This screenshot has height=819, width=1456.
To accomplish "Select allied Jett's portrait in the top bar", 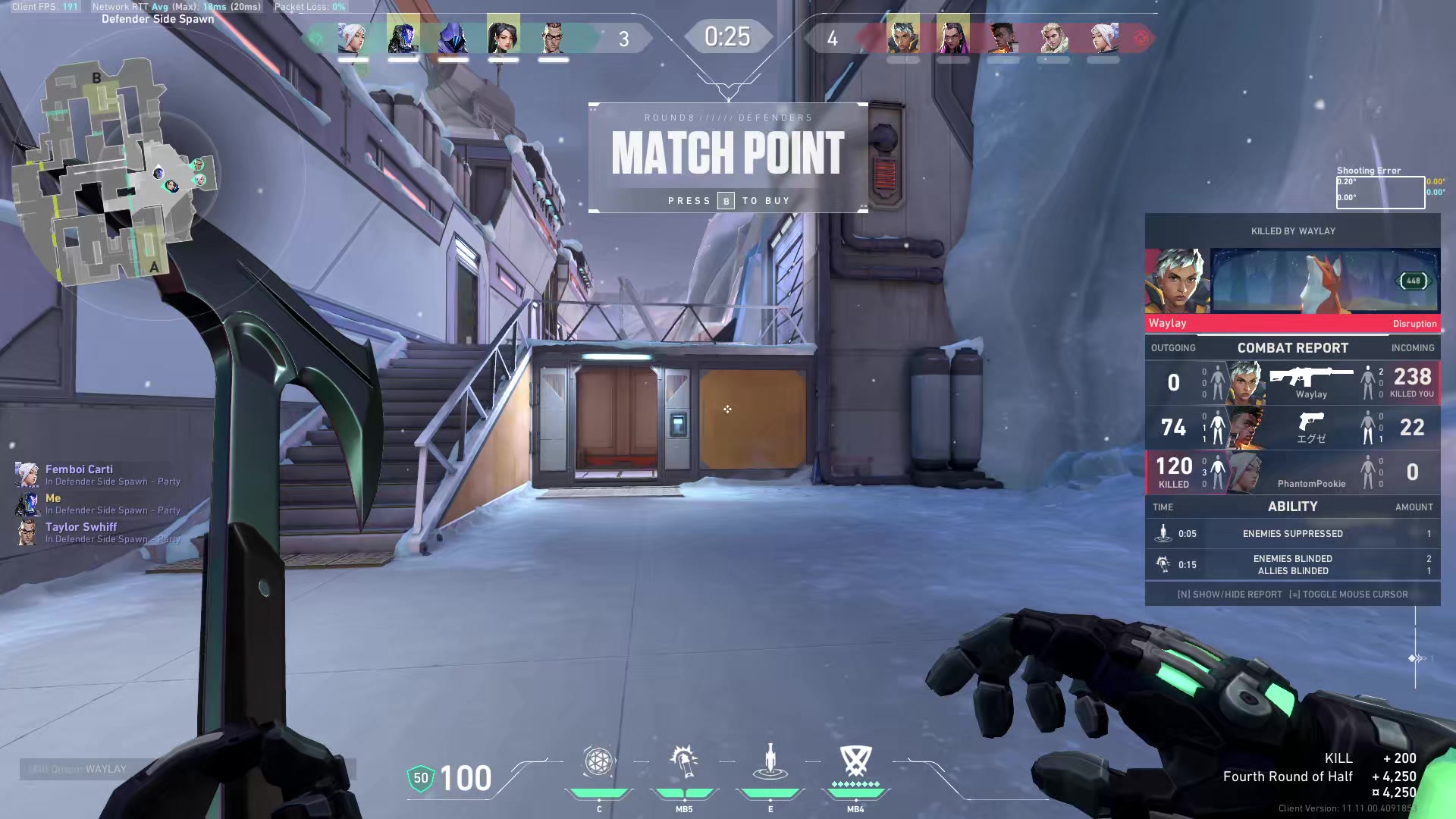I will tap(353, 36).
